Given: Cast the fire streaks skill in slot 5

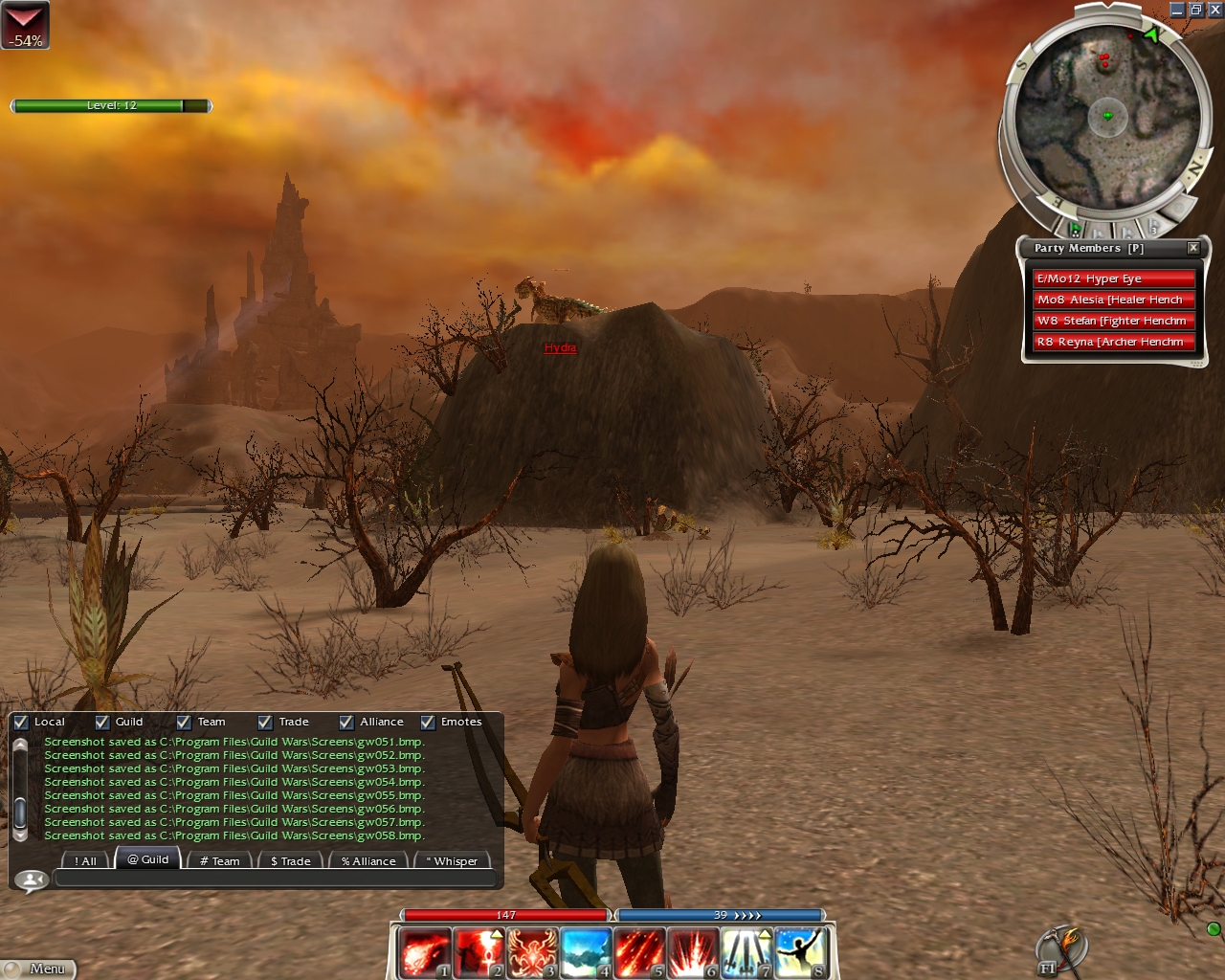Looking at the screenshot, I should pyautogui.click(x=638, y=953).
